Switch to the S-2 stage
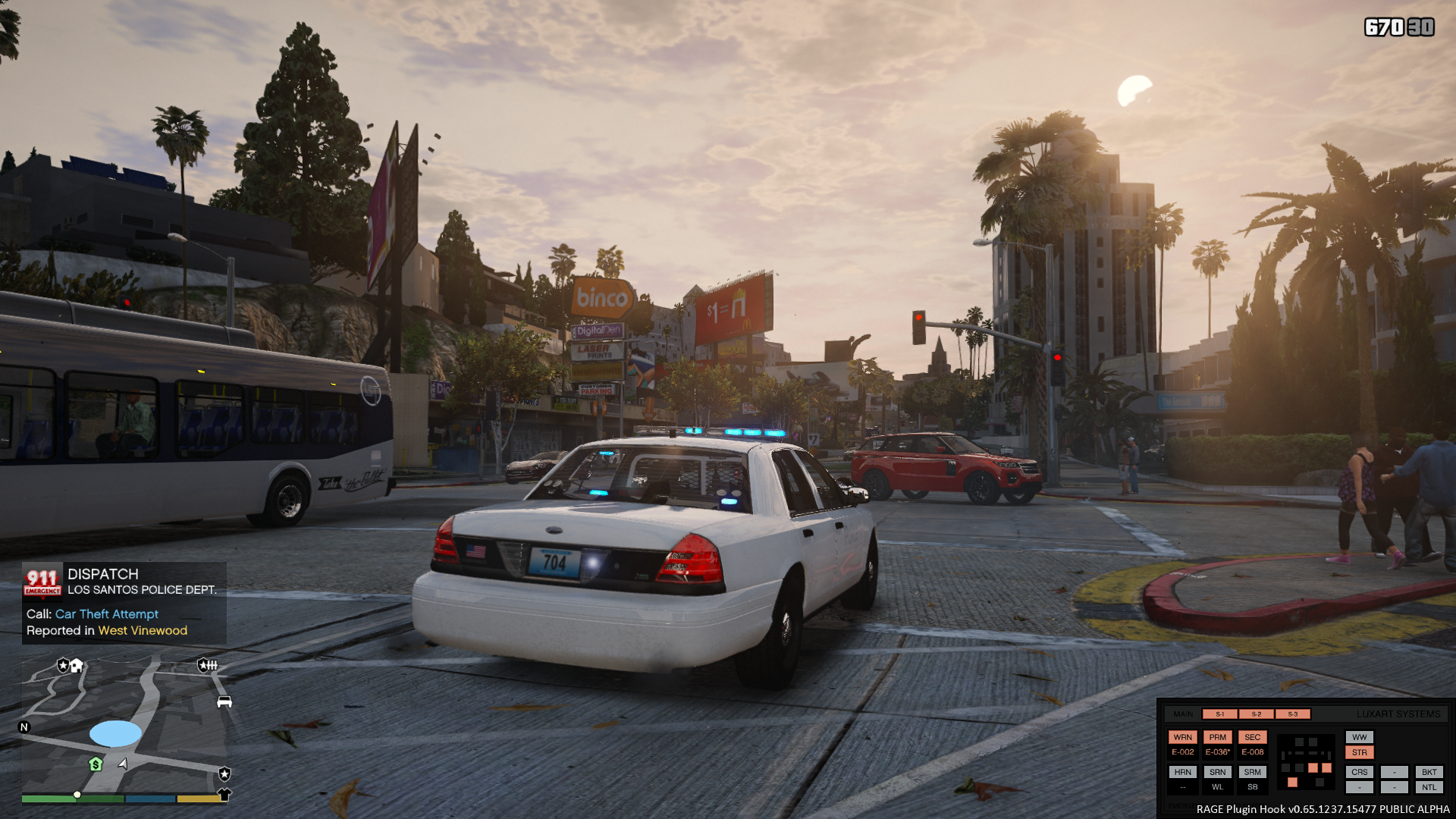The image size is (1456, 819). click(1256, 714)
